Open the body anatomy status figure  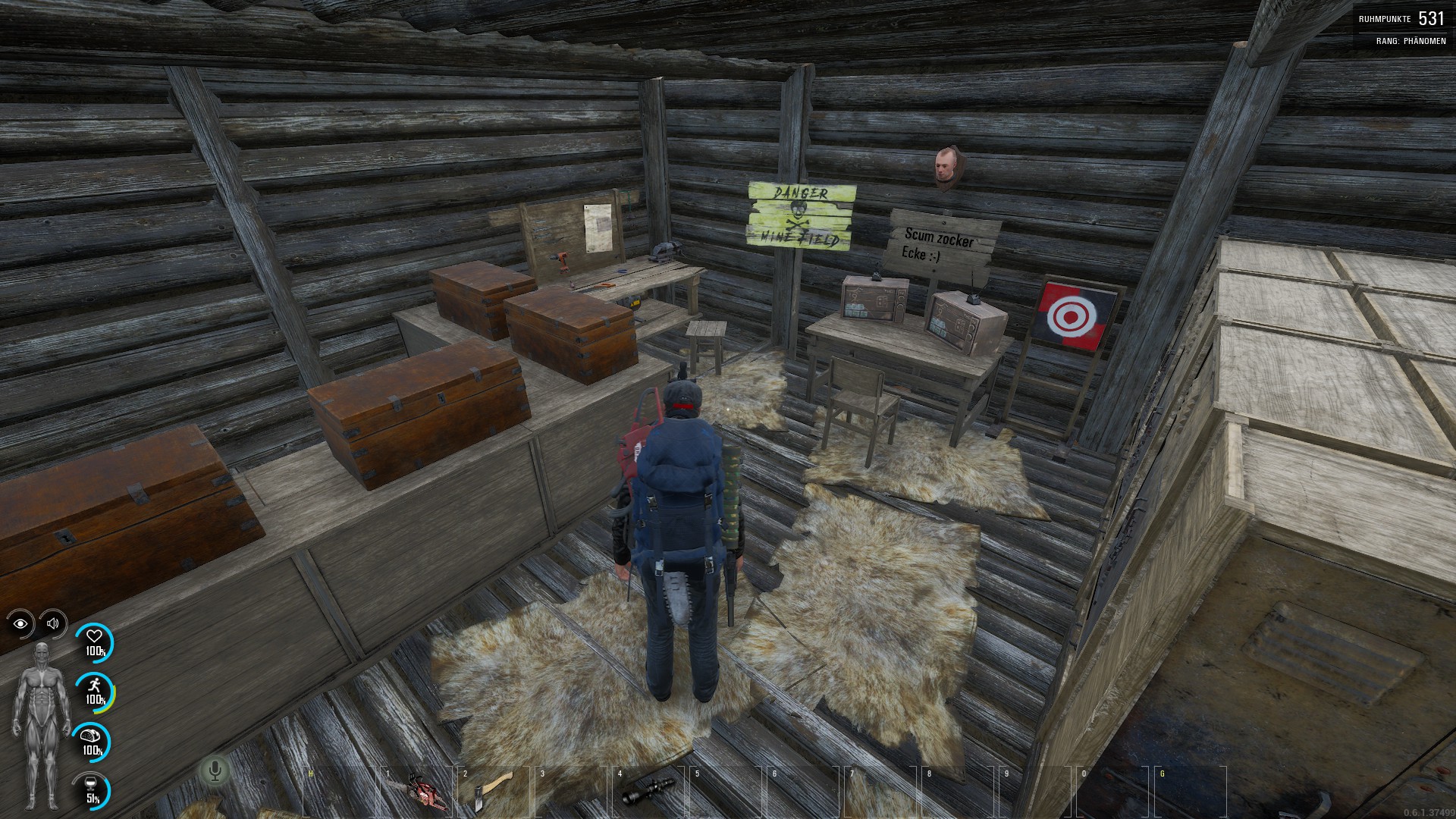(x=41, y=726)
